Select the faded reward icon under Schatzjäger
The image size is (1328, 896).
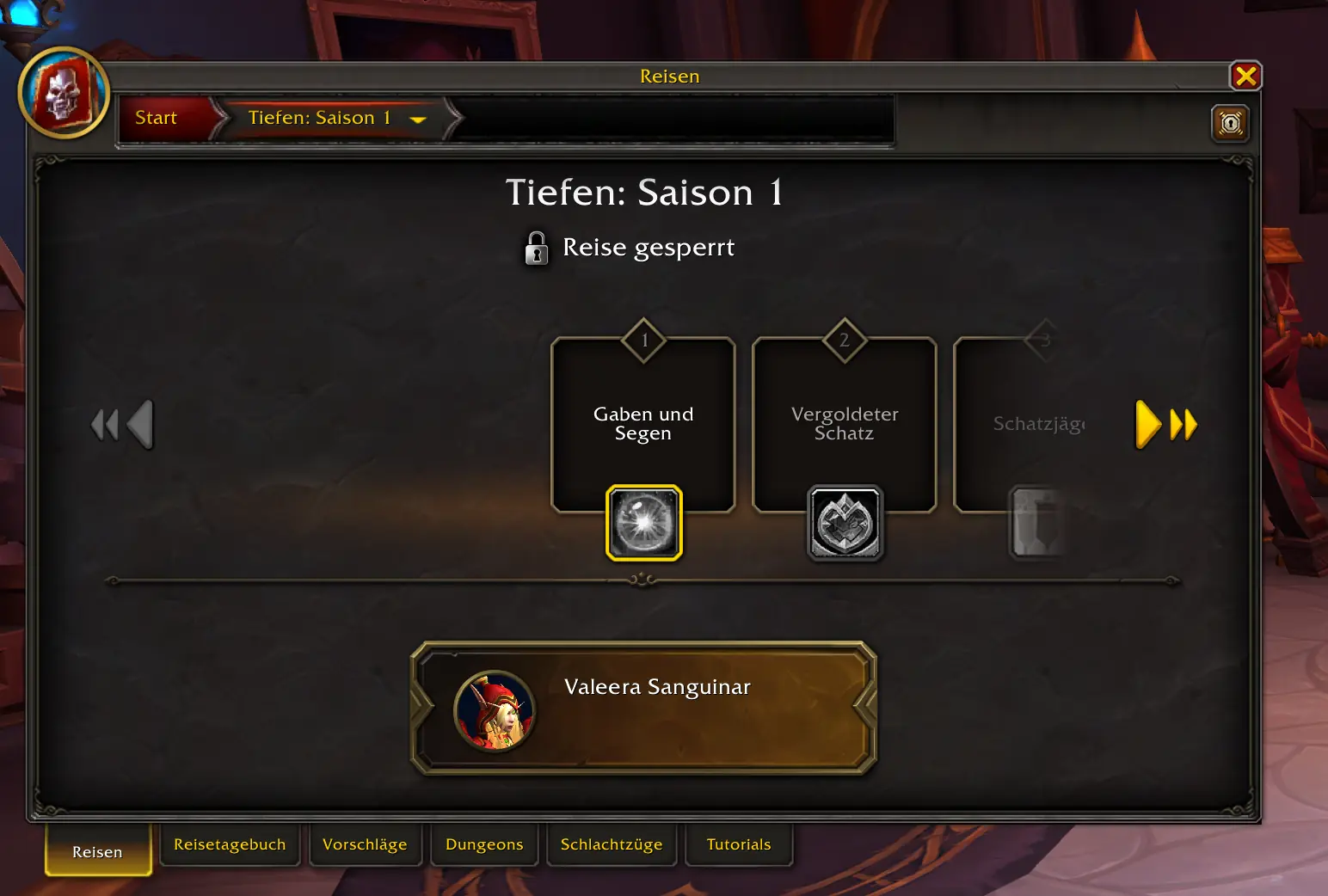click(x=1036, y=522)
